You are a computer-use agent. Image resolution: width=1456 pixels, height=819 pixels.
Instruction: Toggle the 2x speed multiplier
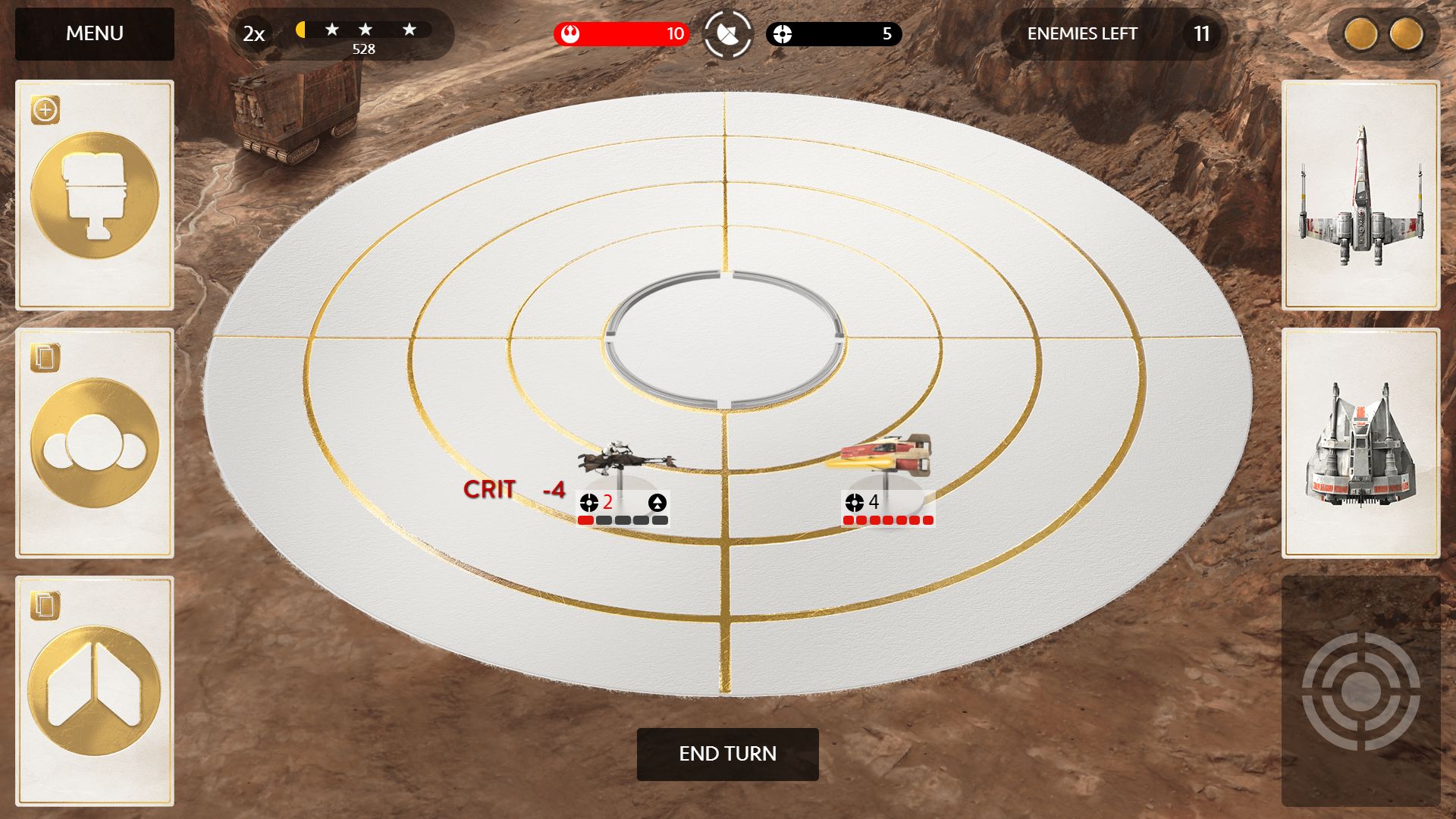pos(253,34)
